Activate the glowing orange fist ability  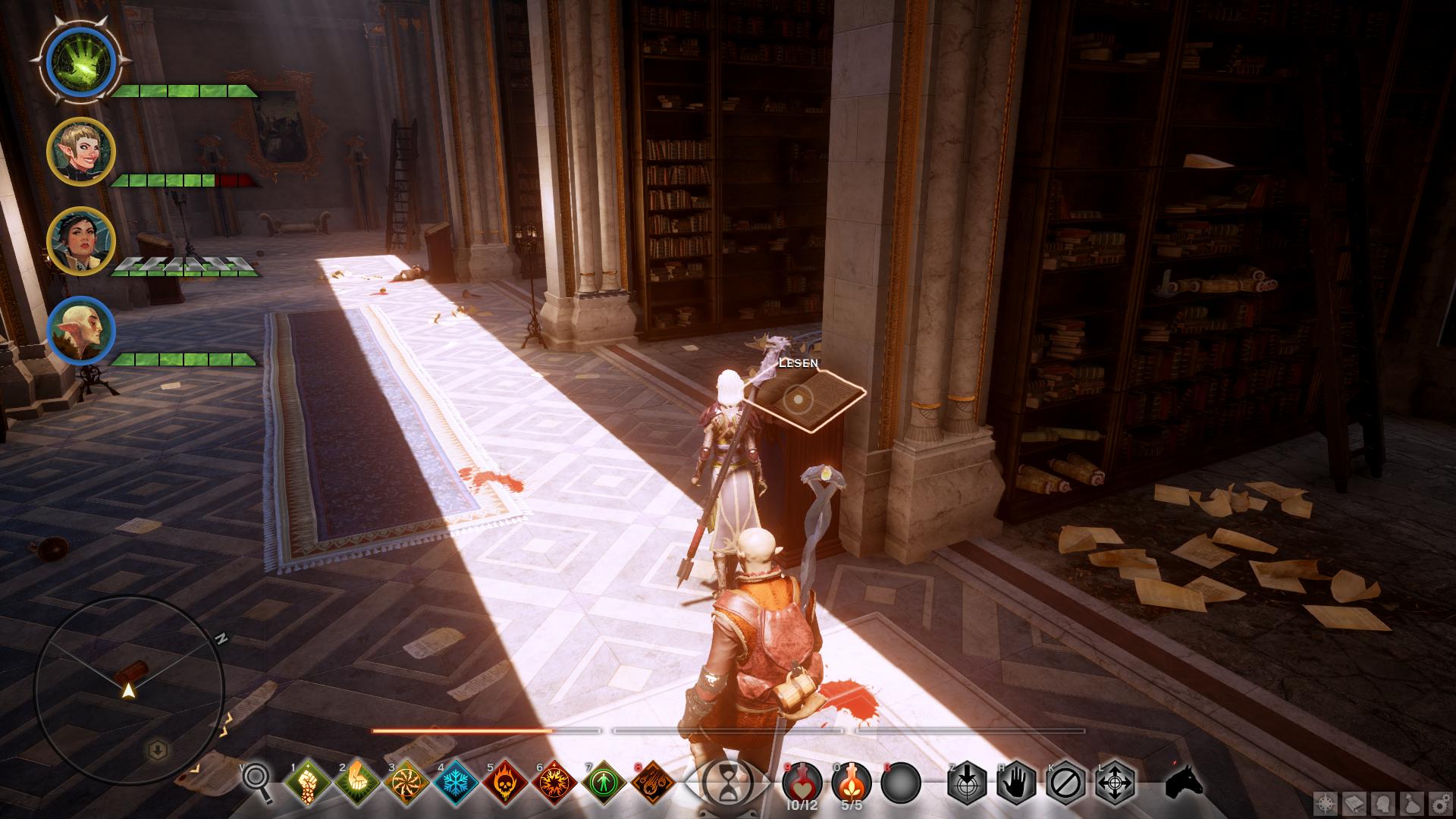357,782
